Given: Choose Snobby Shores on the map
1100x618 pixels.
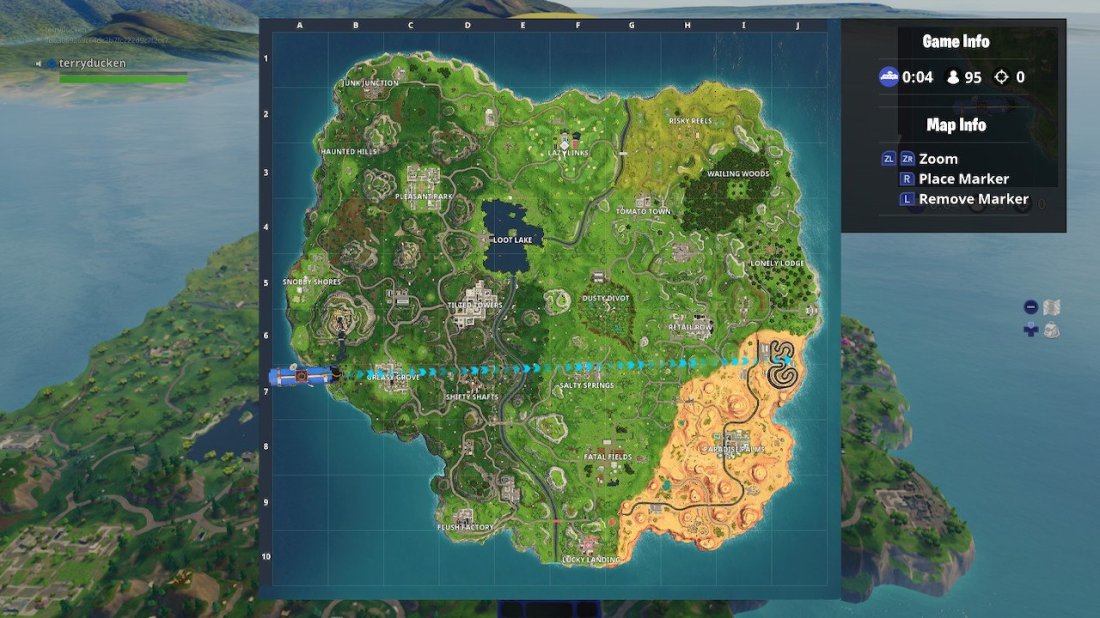Looking at the screenshot, I should click(x=312, y=282).
